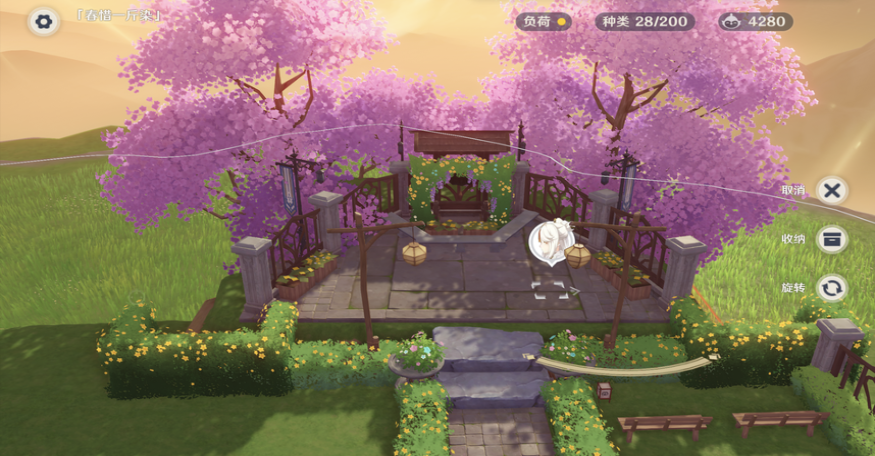
Task: Cancel placement with the X button
Action: [832, 190]
